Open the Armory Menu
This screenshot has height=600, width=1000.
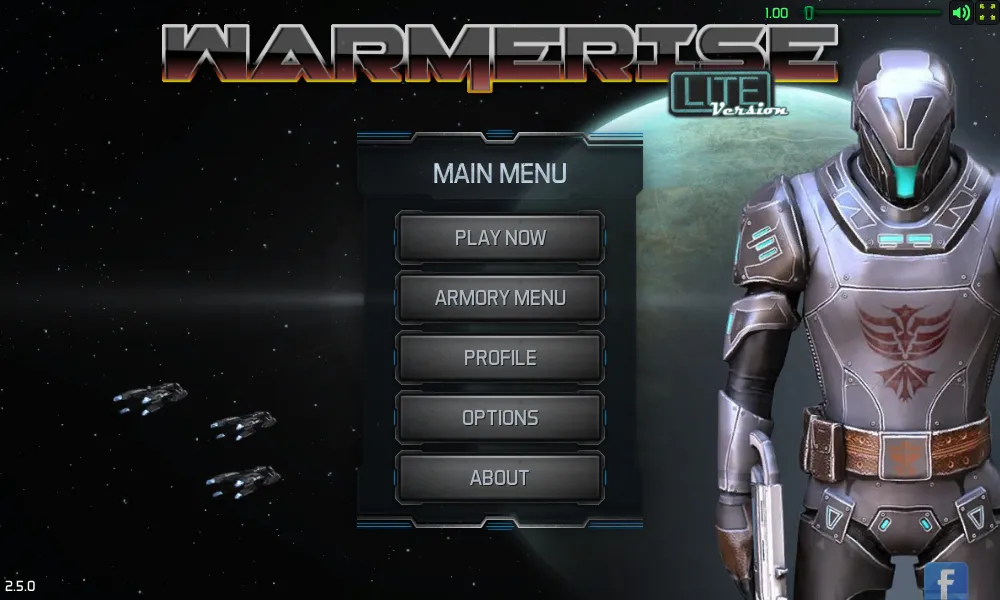(500, 298)
